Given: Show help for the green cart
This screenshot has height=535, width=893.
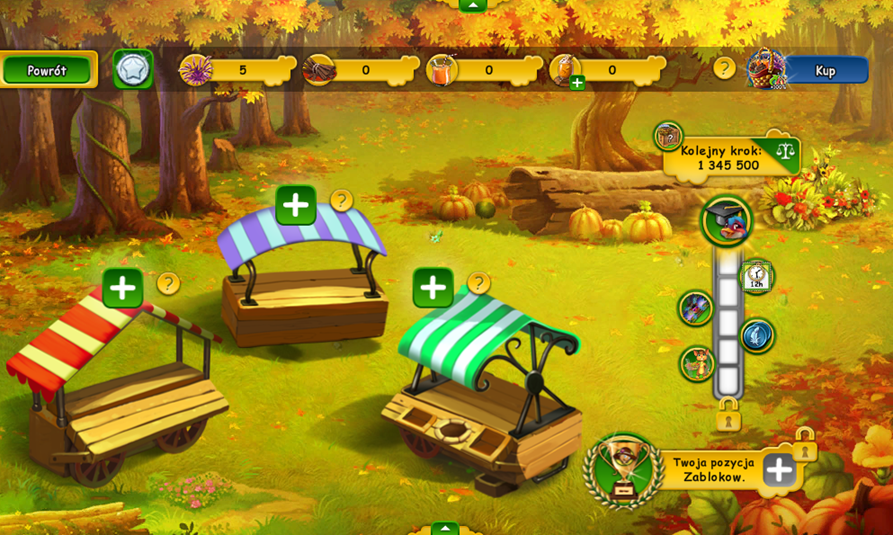Looking at the screenshot, I should click(479, 283).
